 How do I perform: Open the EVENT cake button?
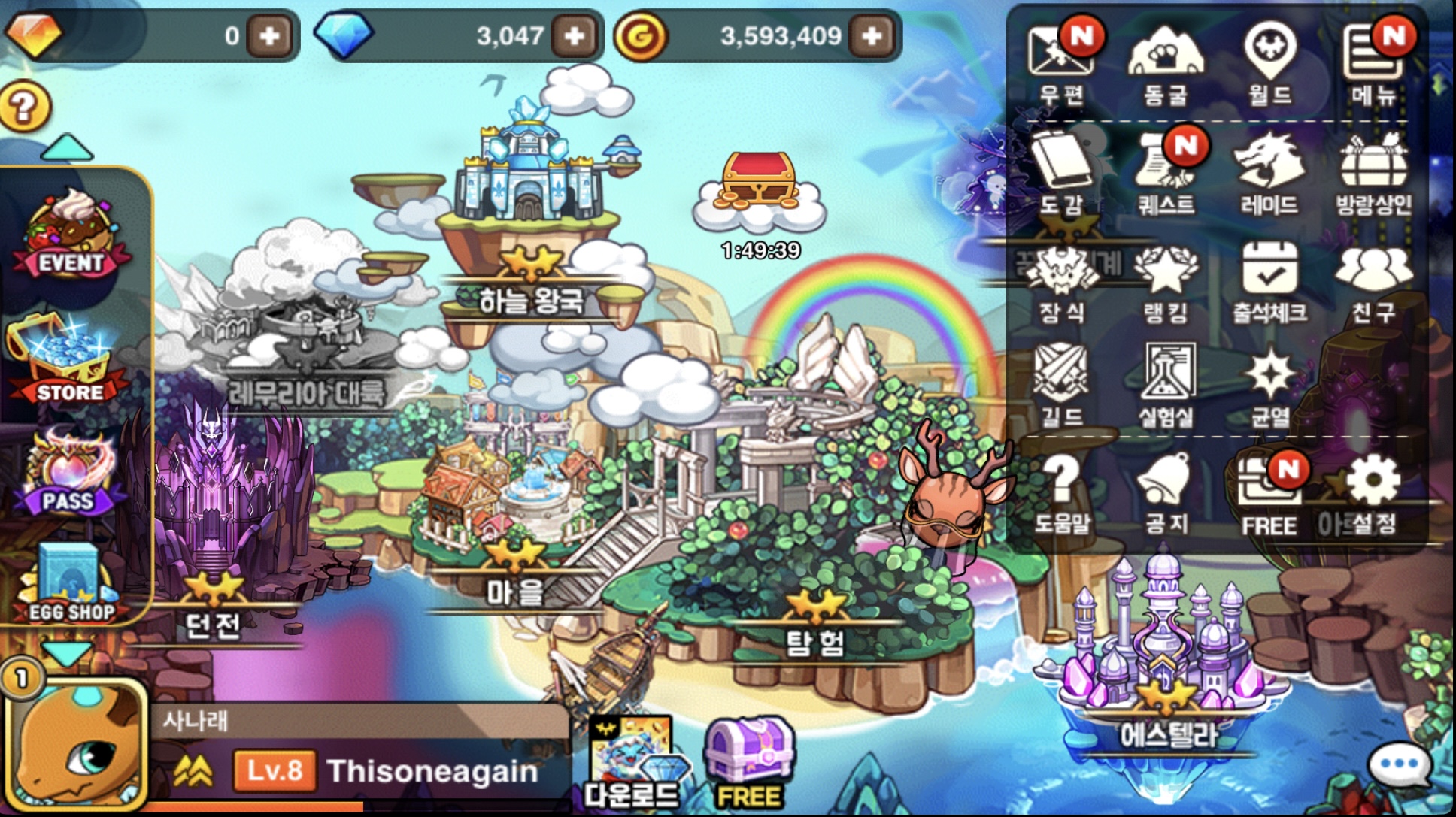pyautogui.click(x=71, y=233)
